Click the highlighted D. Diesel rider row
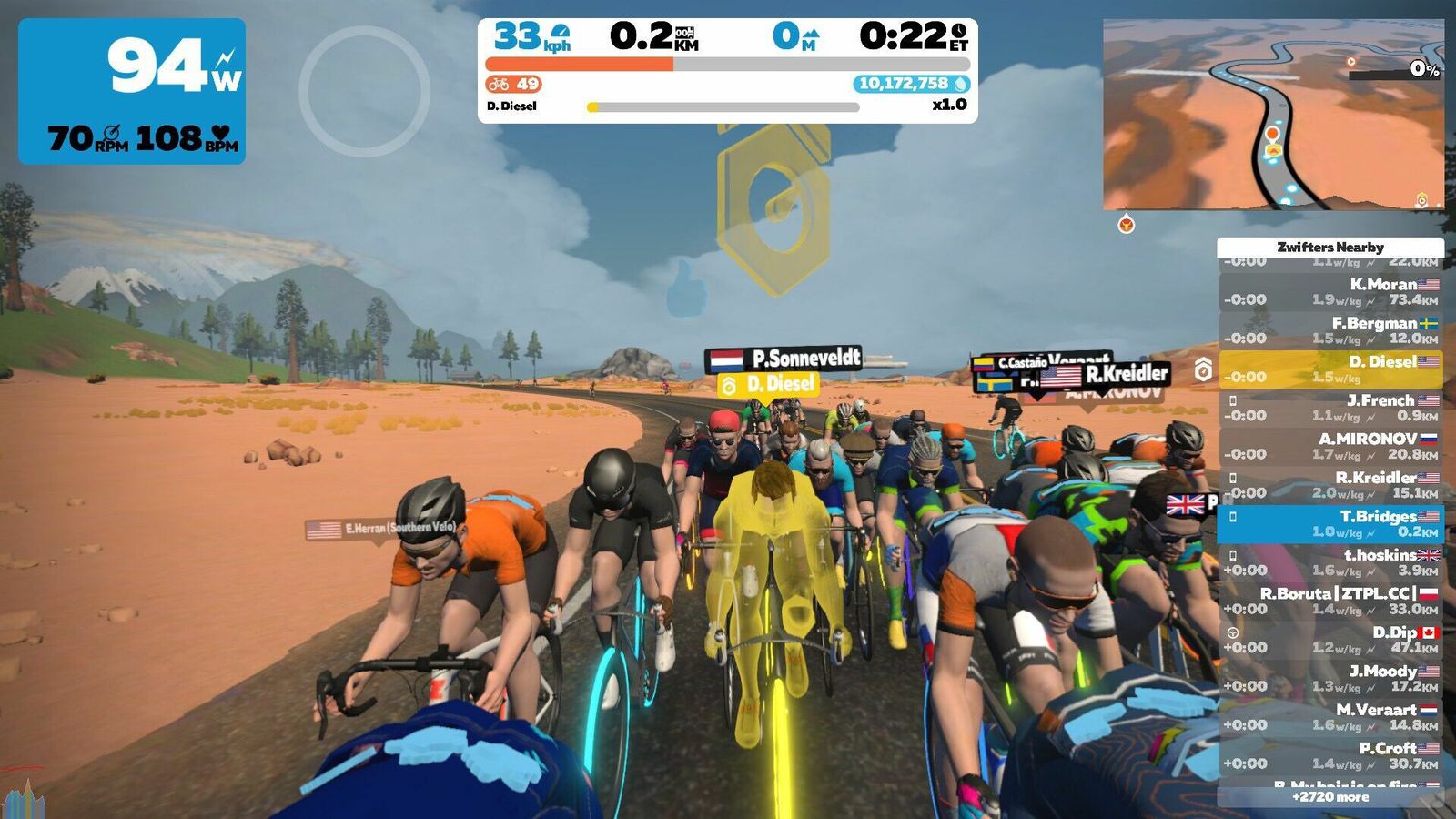The image size is (1456, 819). click(1330, 369)
